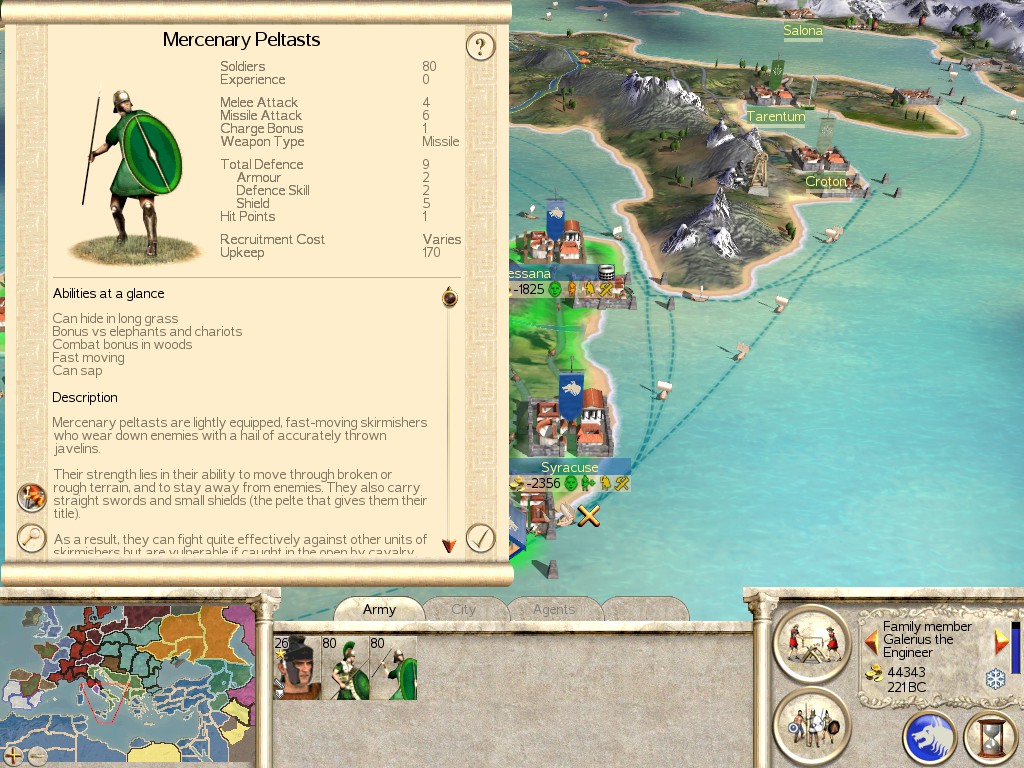This screenshot has width=1024, height=768.
Task: End the turn with the hourglass button
Action: coord(991,738)
